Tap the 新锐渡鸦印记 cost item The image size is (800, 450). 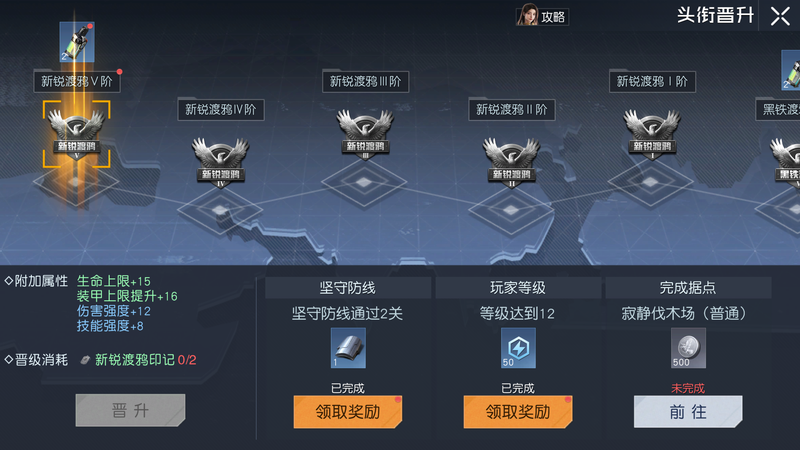click(x=88, y=360)
